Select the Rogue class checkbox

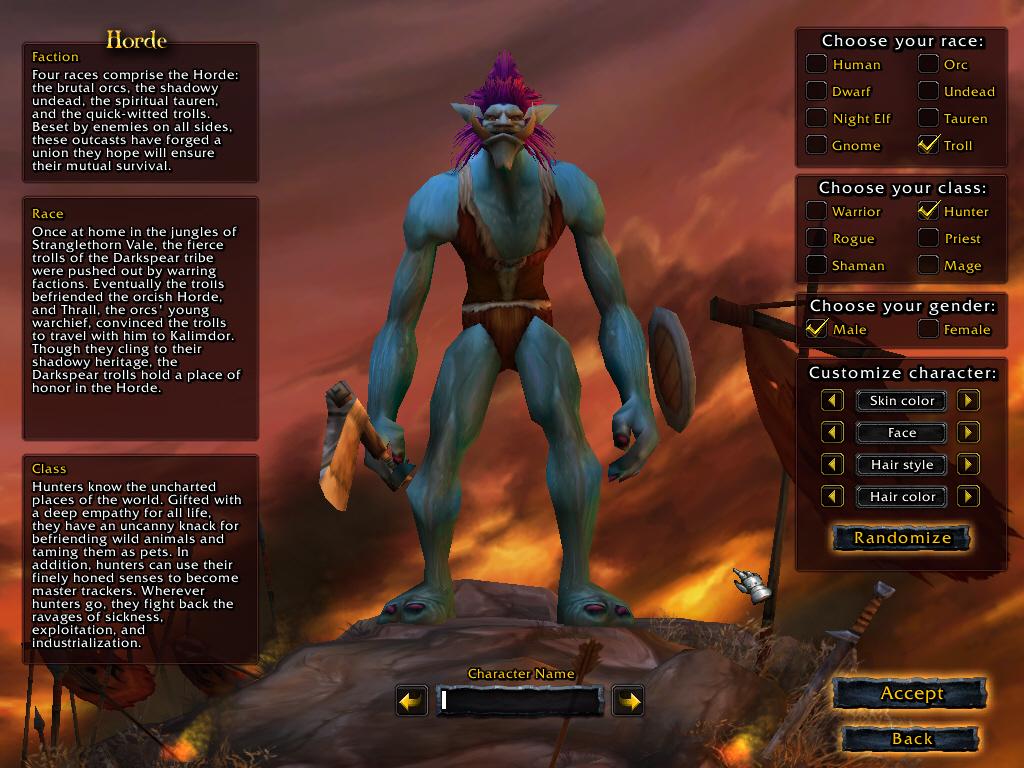coord(817,238)
